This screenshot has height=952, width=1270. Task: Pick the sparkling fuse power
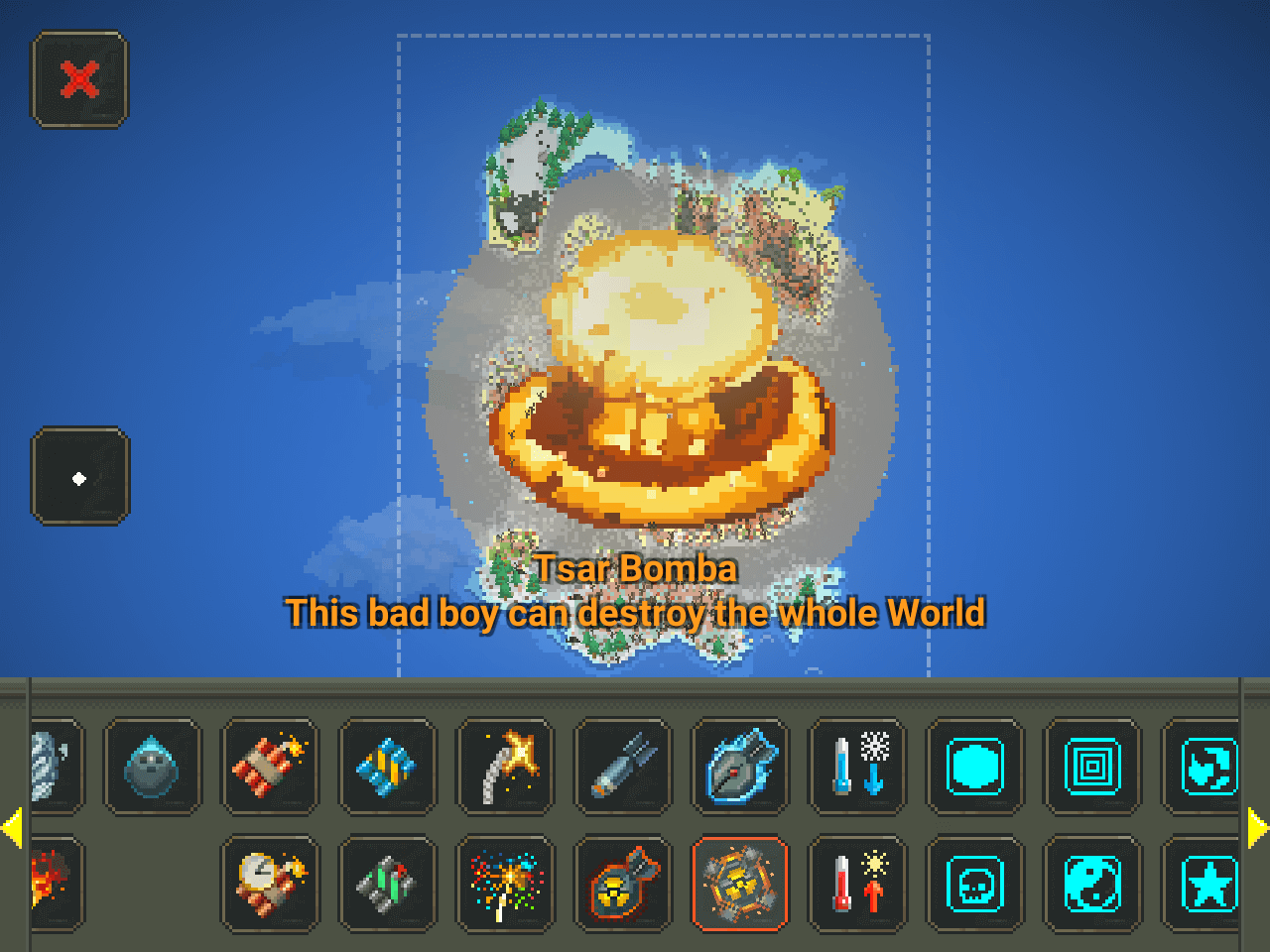tap(505, 767)
